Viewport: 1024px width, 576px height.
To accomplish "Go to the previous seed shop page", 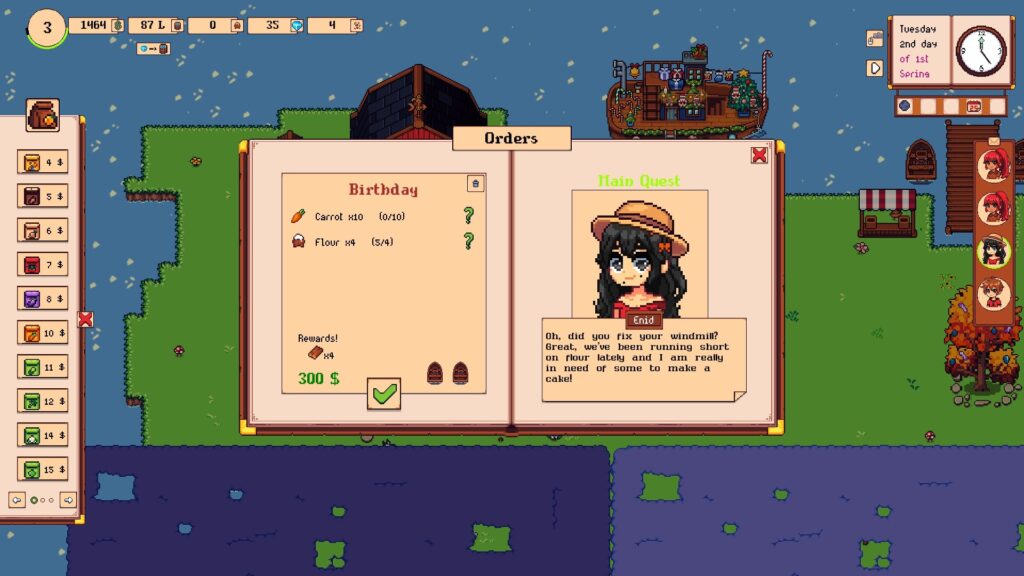I will coord(17,499).
